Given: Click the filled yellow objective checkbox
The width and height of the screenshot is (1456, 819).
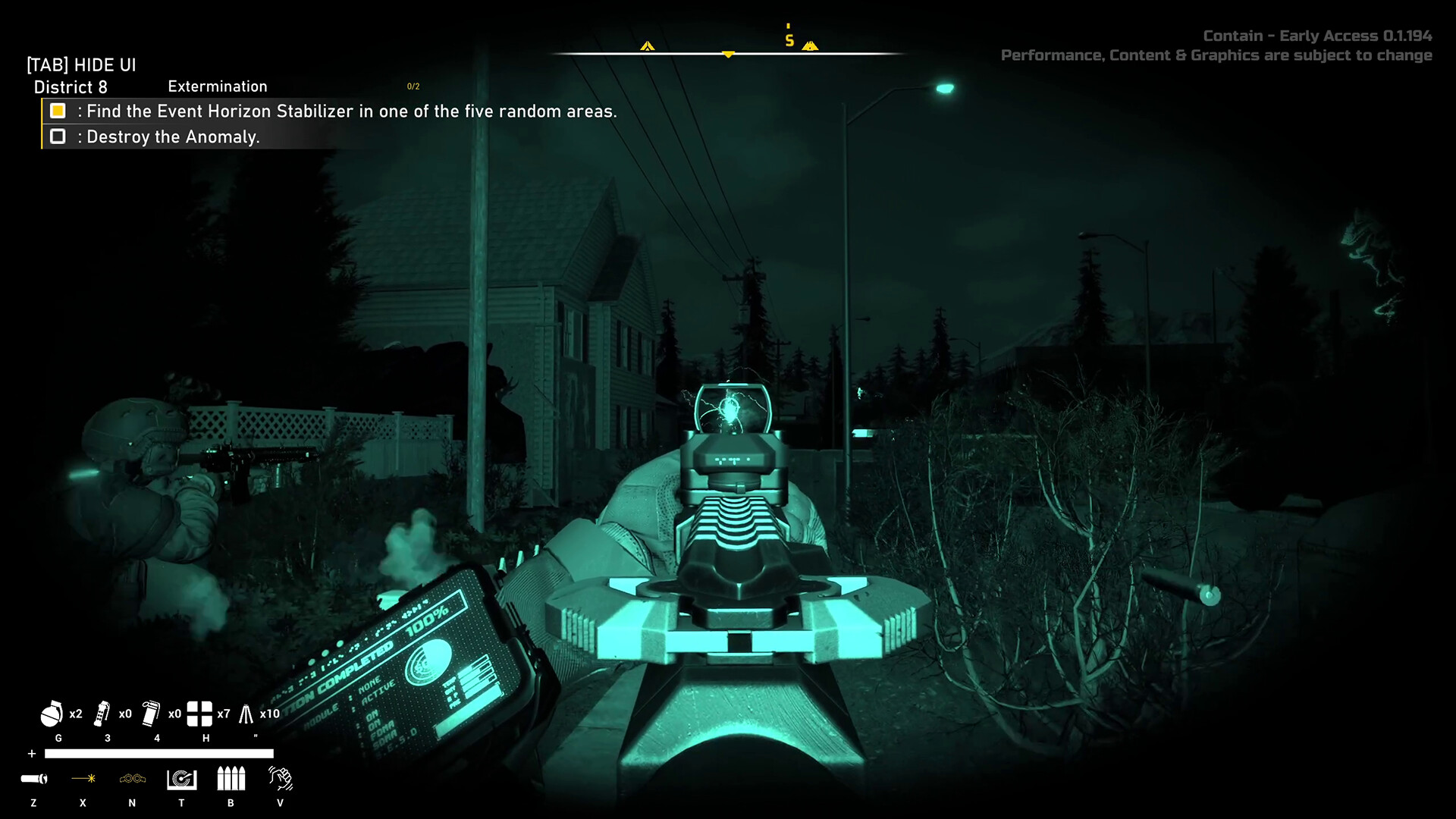Looking at the screenshot, I should (x=58, y=111).
